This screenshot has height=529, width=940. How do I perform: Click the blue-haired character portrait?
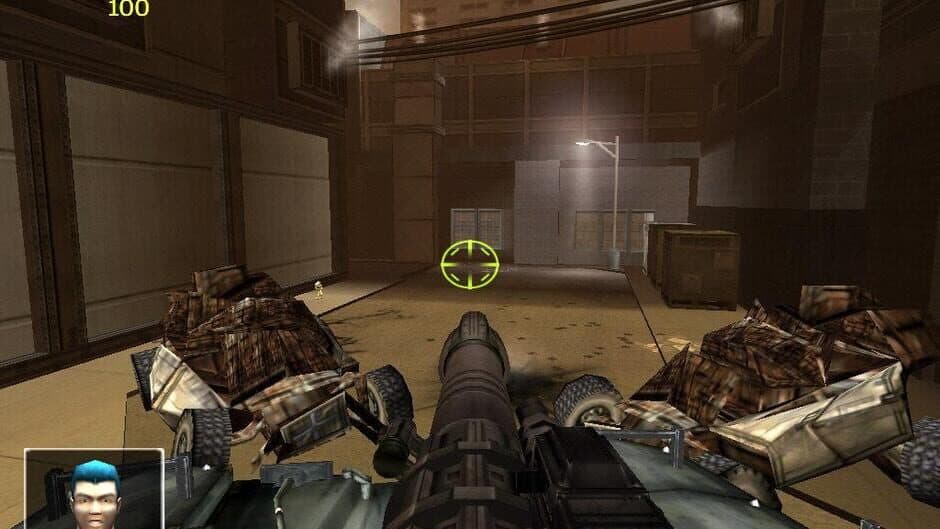click(x=94, y=490)
